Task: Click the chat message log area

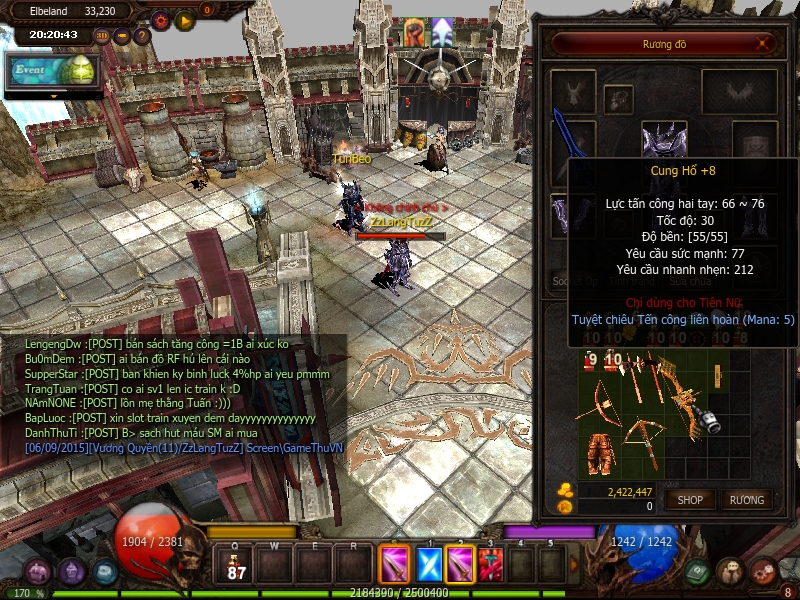Action: click(x=180, y=396)
